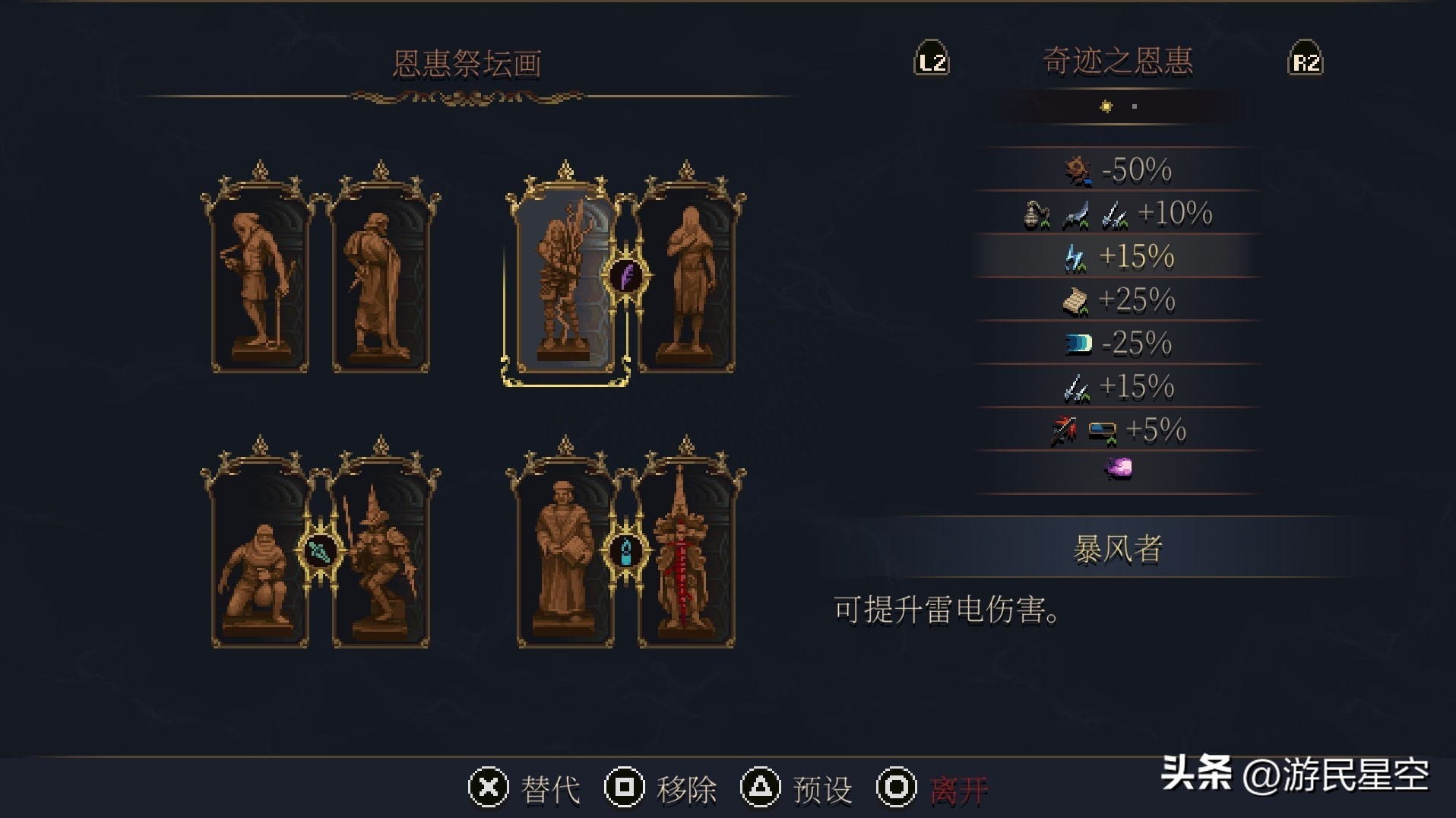Pick the long-haired standing statue
1456x818 pixels.
point(687,283)
